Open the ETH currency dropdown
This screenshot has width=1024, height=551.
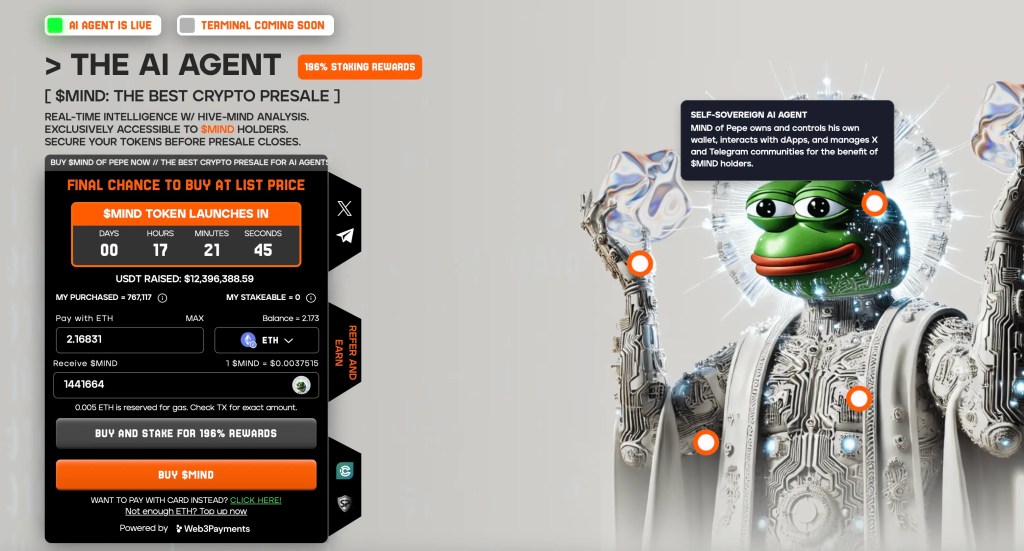tap(266, 340)
